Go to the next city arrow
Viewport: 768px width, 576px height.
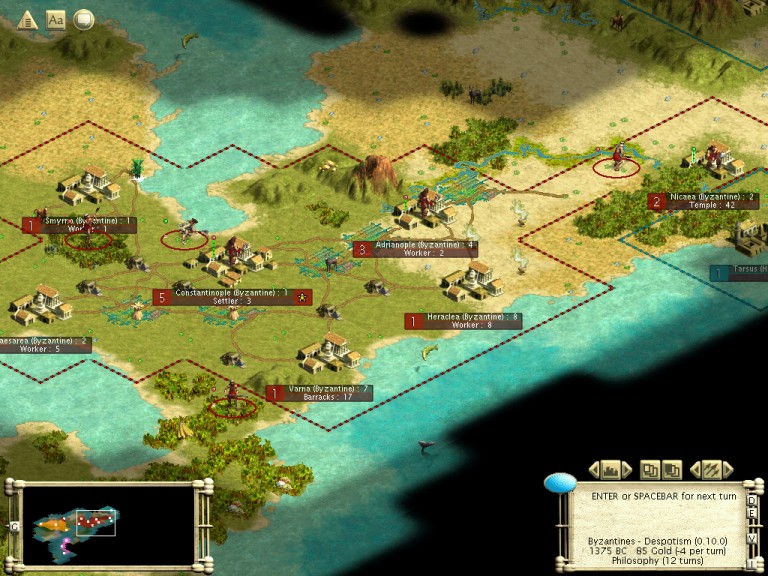tap(627, 469)
